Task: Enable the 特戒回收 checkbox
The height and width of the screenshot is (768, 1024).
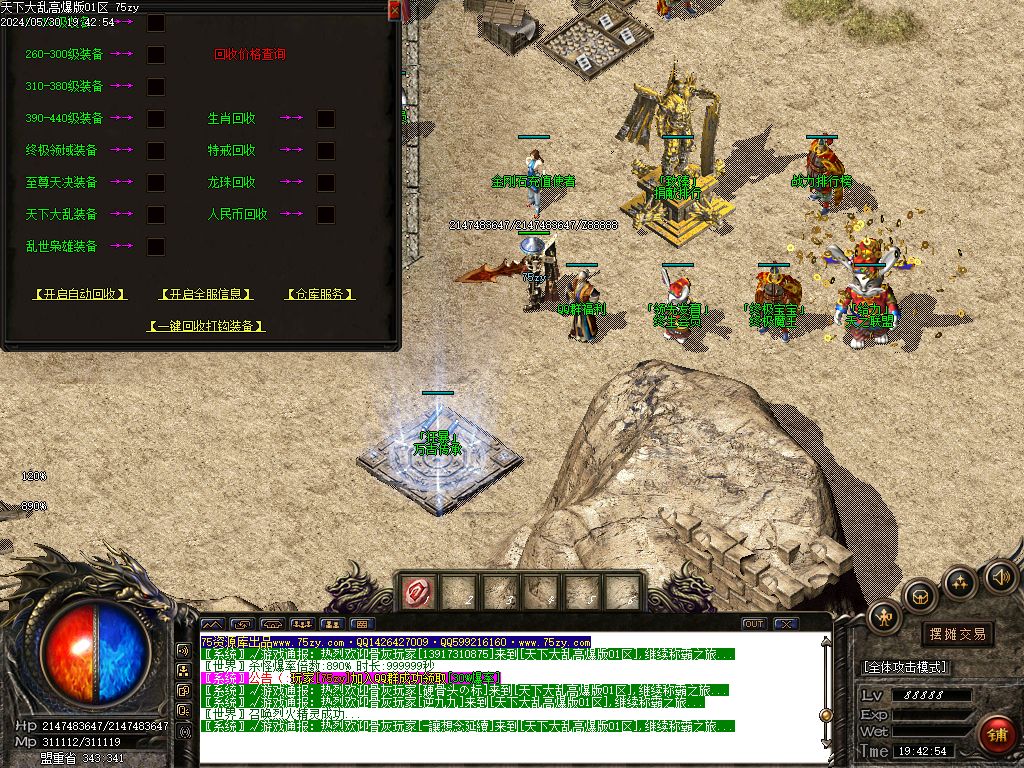Action: pos(326,151)
